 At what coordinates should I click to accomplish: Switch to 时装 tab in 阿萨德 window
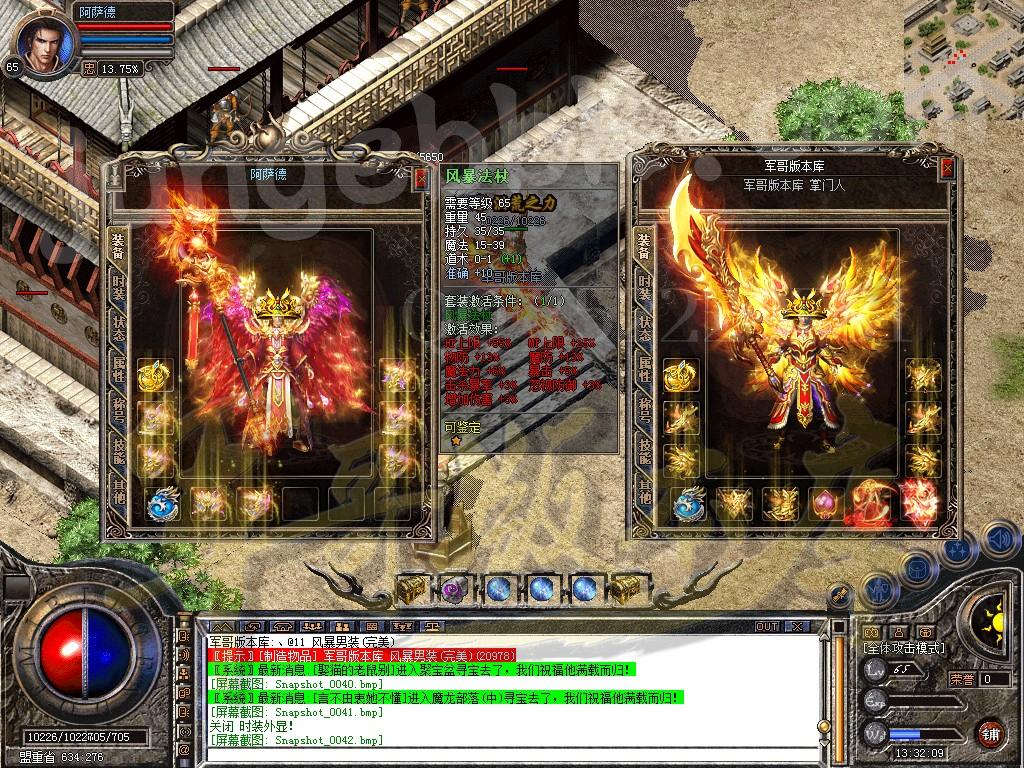[x=118, y=286]
